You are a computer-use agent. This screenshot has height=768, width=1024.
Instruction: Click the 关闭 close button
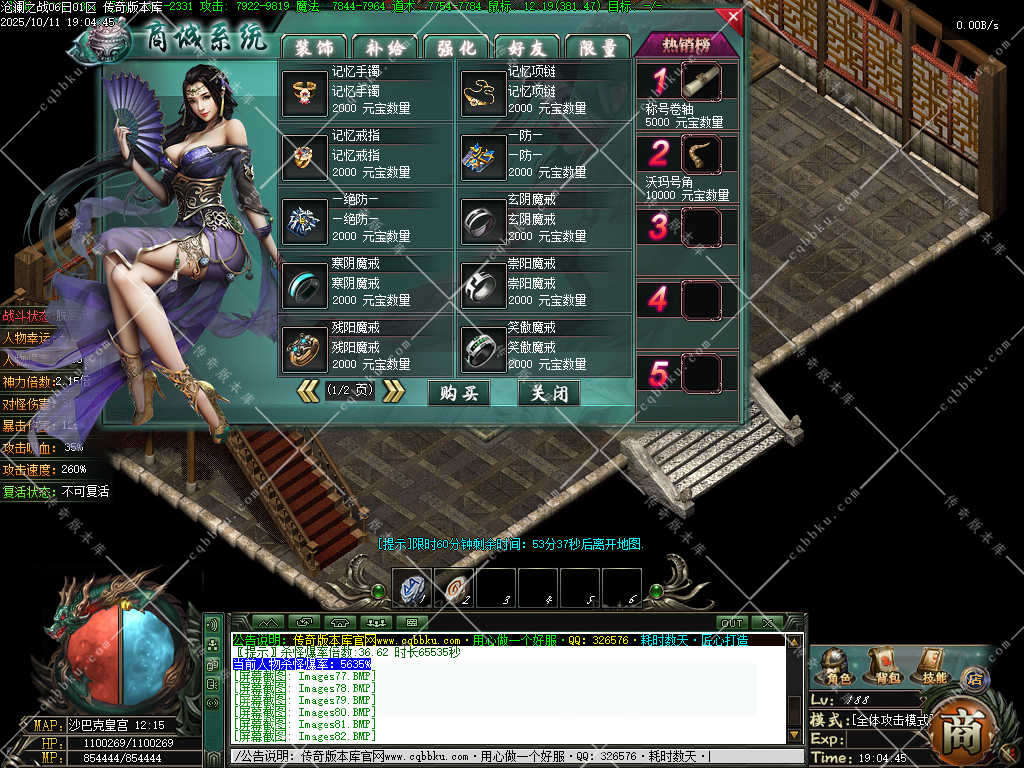tap(549, 393)
